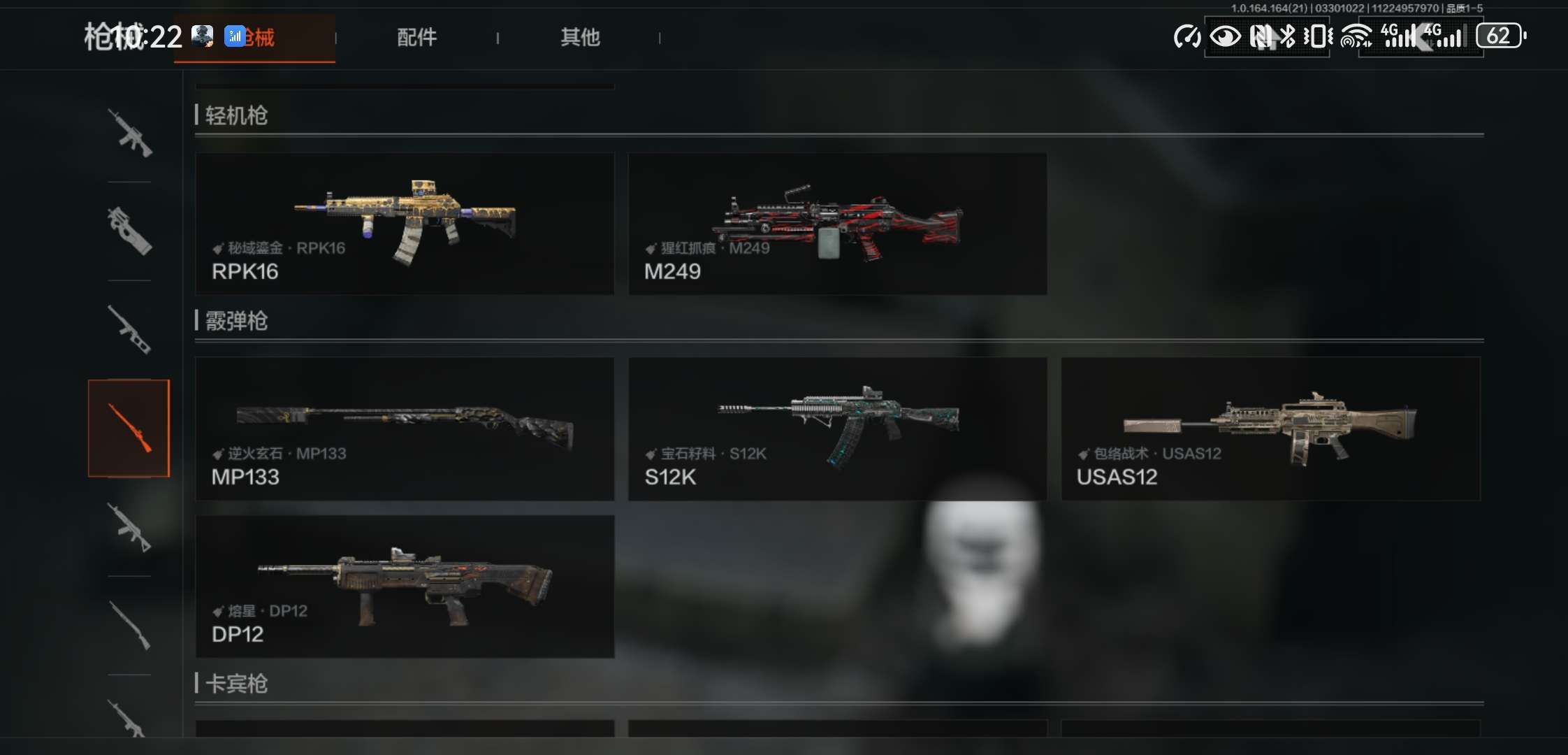This screenshot has height=755, width=1568.
Task: Select the S12K shotgun card
Action: 837,429
